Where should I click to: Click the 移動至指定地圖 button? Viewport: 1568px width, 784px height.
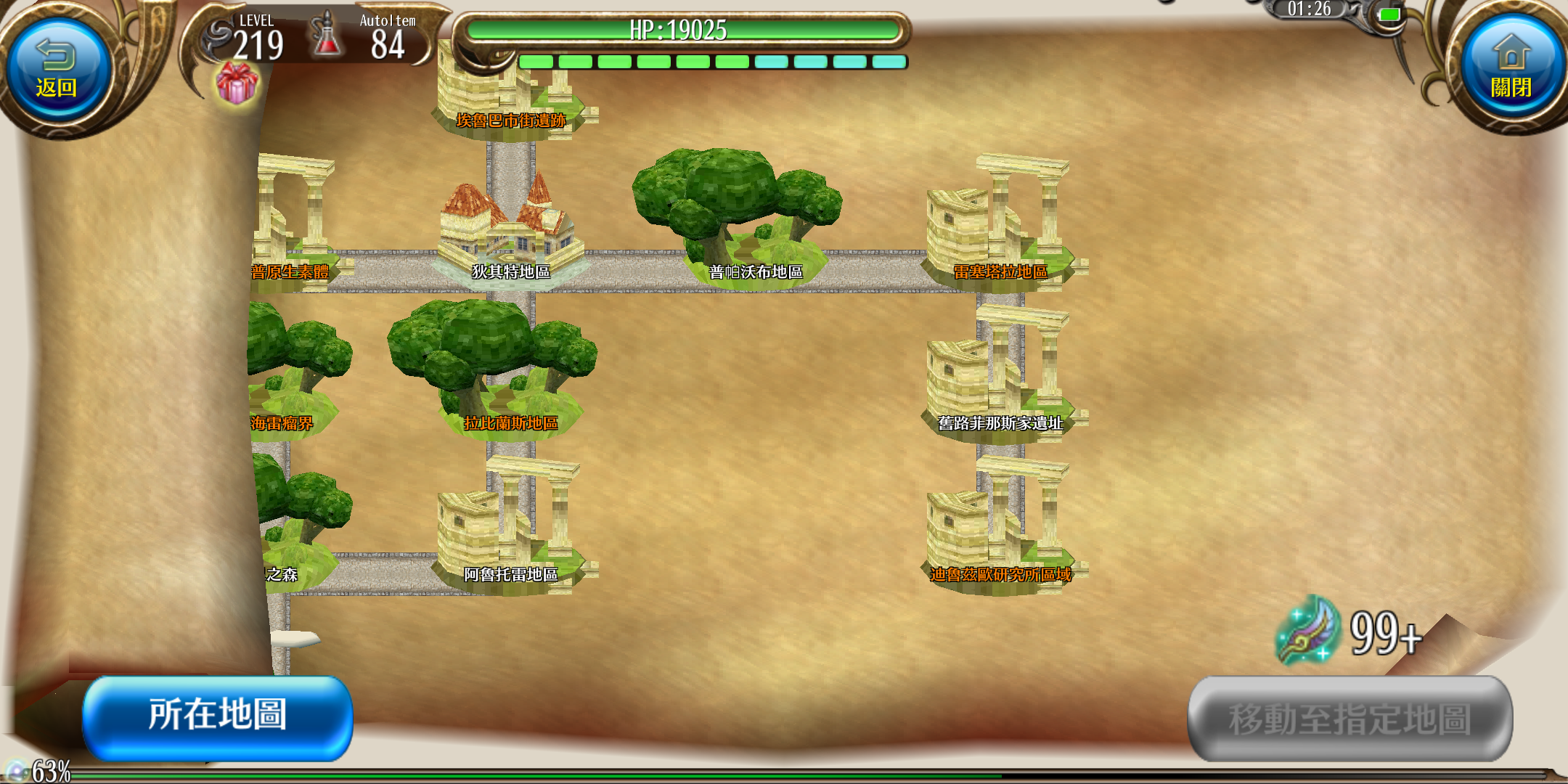[x=1349, y=718]
